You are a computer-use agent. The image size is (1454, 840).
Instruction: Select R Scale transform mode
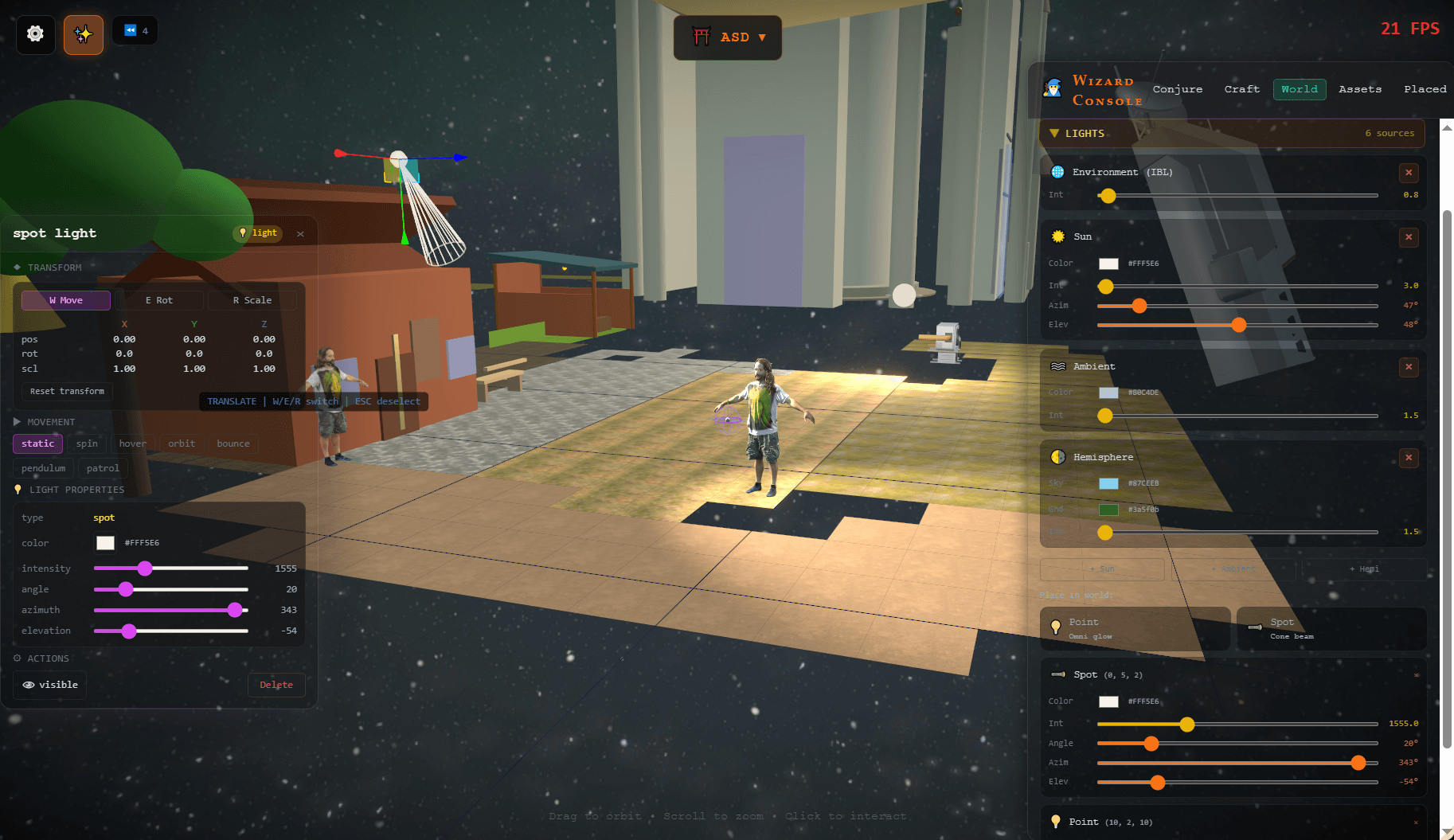tap(252, 300)
